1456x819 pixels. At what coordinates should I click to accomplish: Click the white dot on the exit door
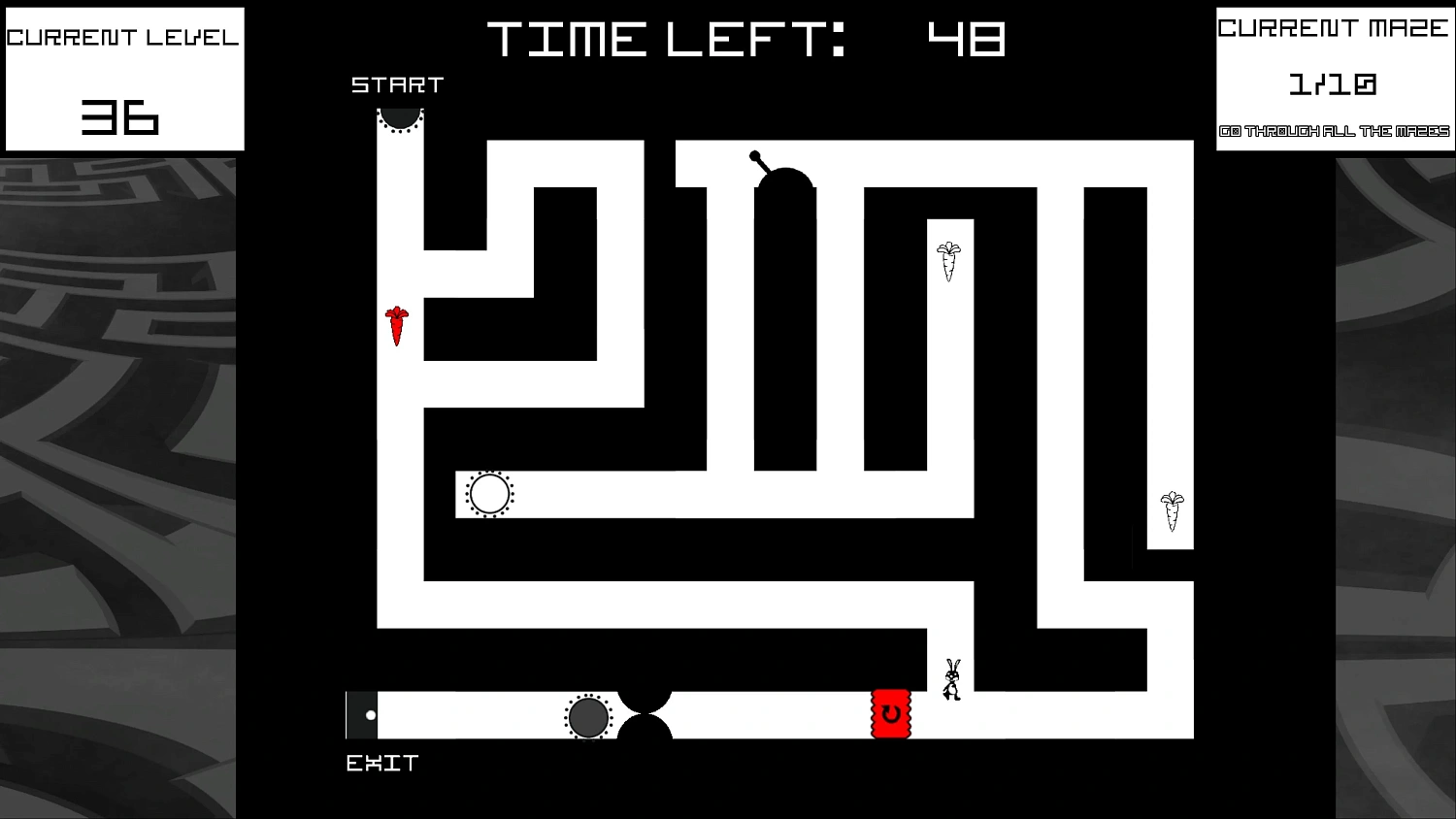pyautogui.click(x=370, y=714)
